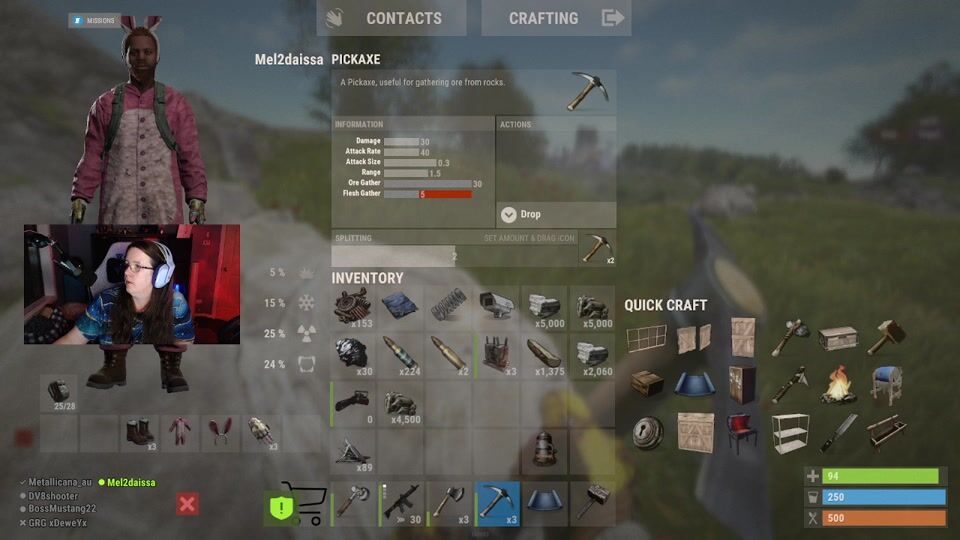Drop the selected pickaxe
This screenshot has height=540, width=960.
coord(556,214)
